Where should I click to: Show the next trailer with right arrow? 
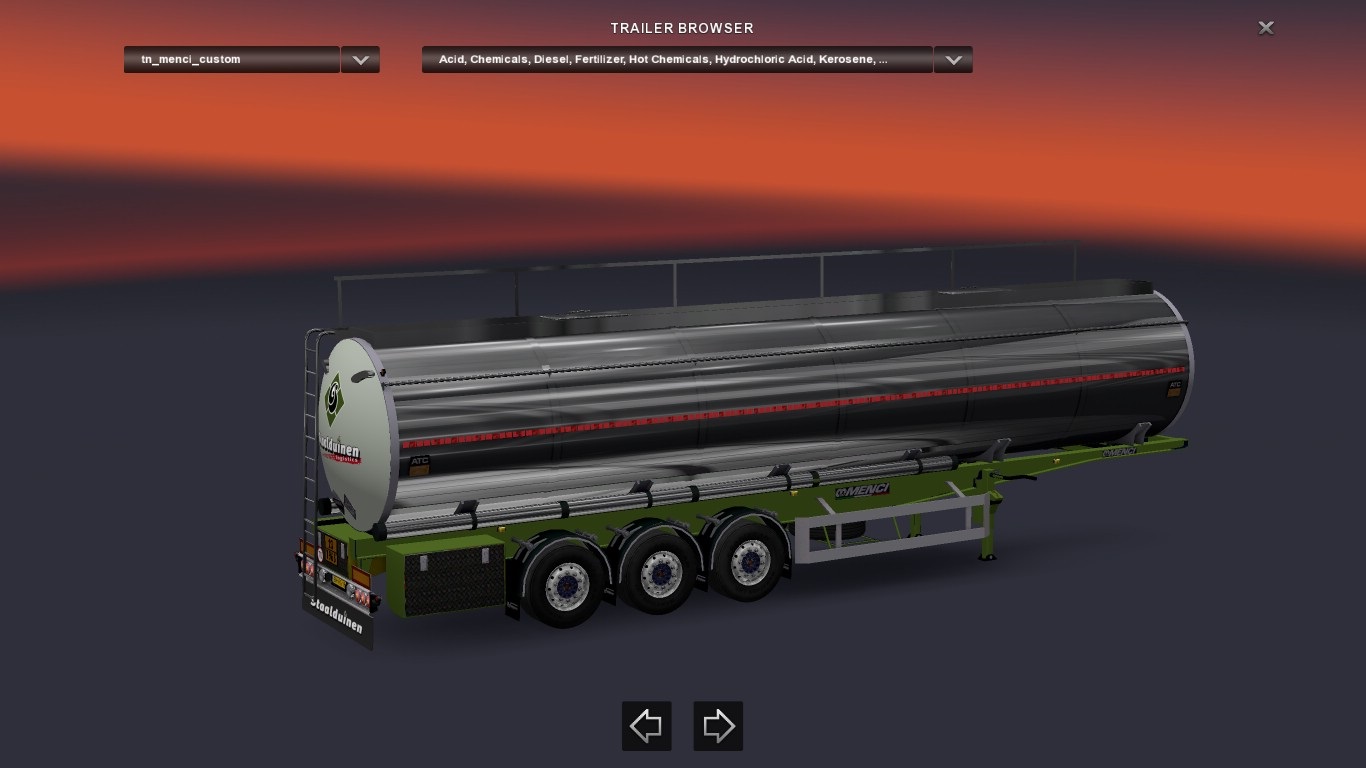point(718,726)
